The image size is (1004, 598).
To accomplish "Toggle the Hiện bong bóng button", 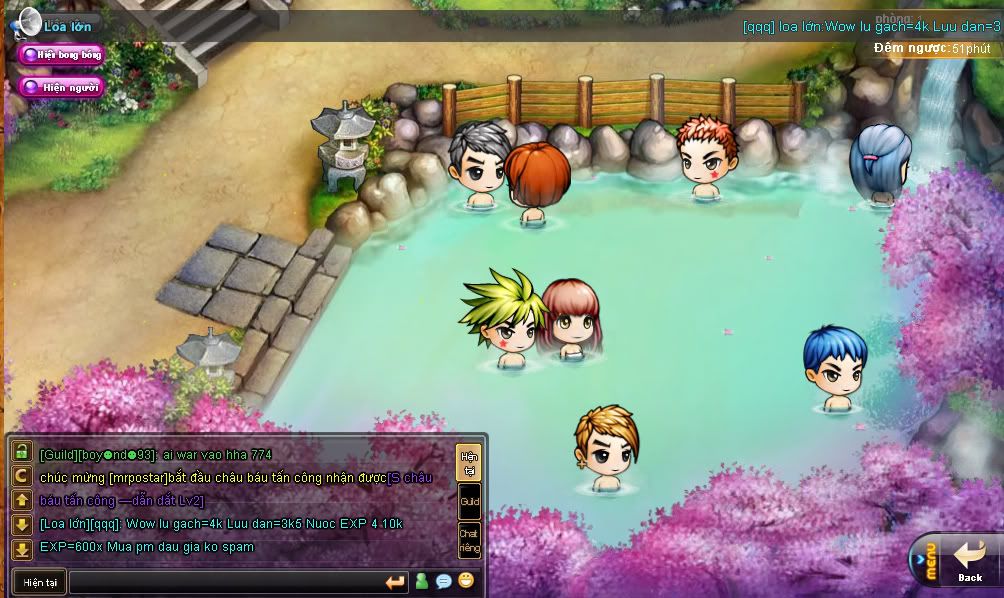I will 61,55.
